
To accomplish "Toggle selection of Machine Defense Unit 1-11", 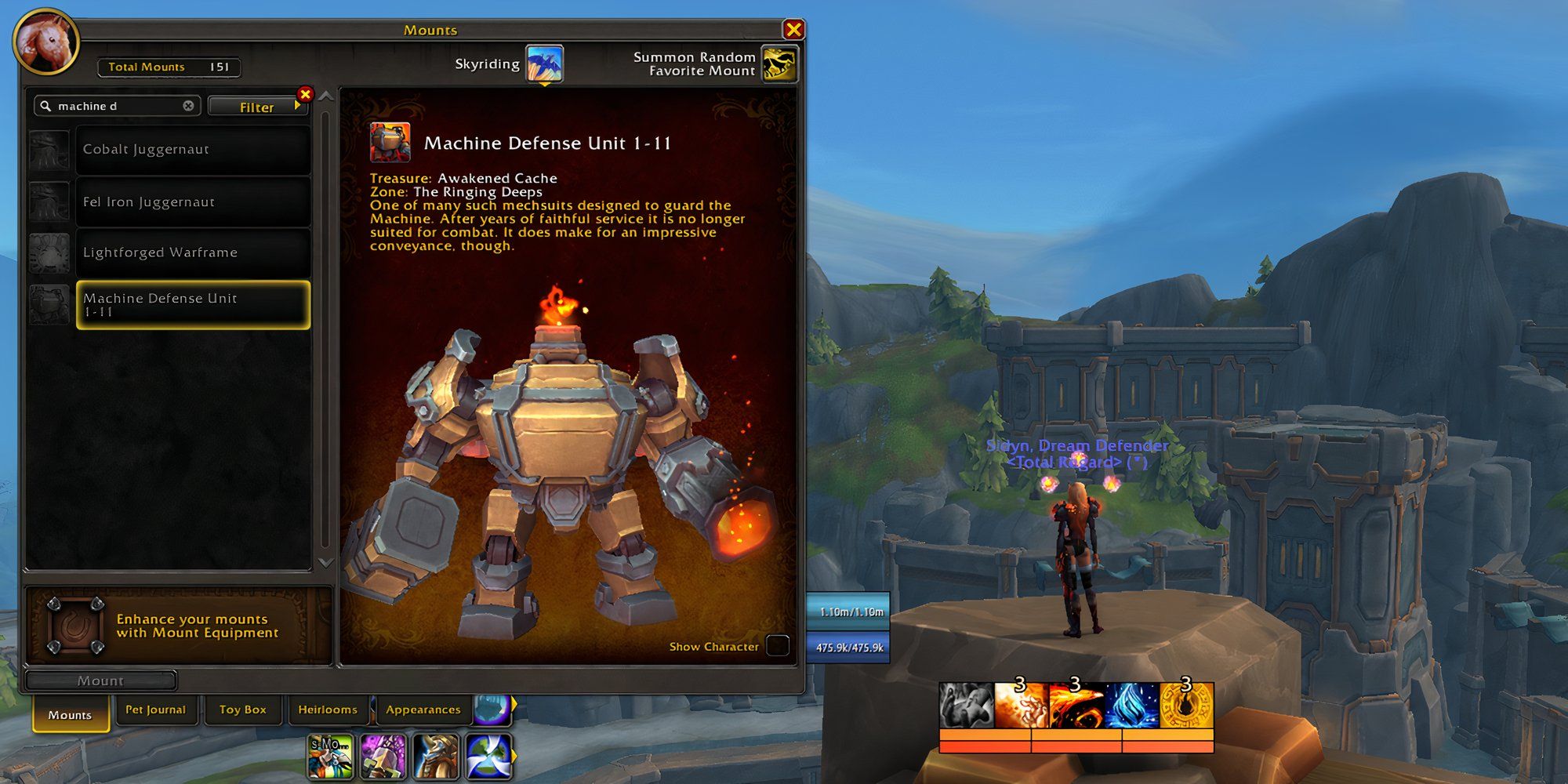I will click(x=192, y=306).
